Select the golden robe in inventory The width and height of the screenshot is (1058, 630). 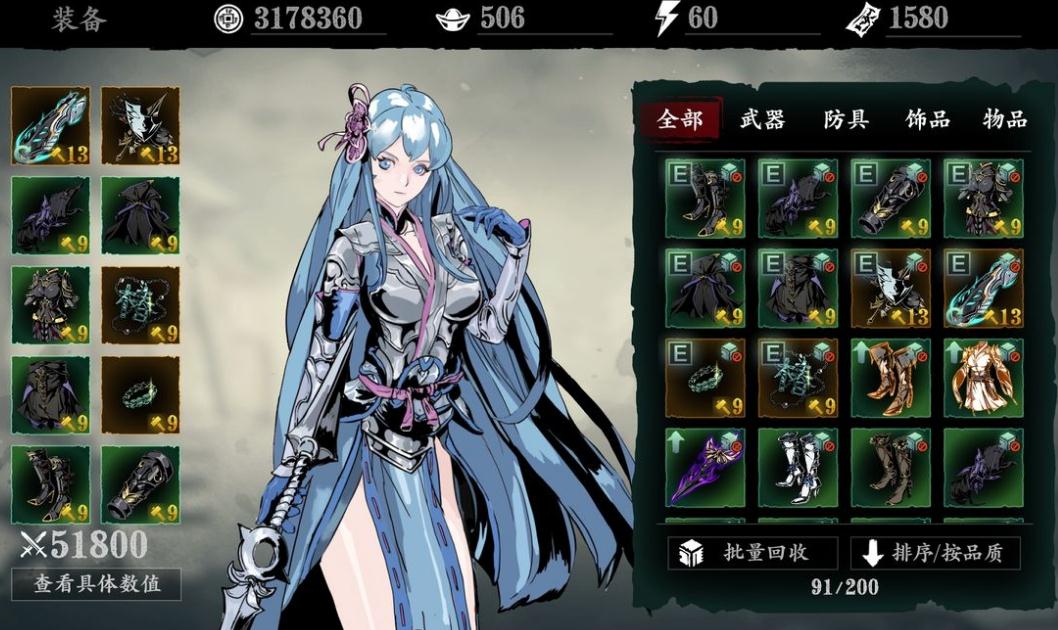[983, 378]
